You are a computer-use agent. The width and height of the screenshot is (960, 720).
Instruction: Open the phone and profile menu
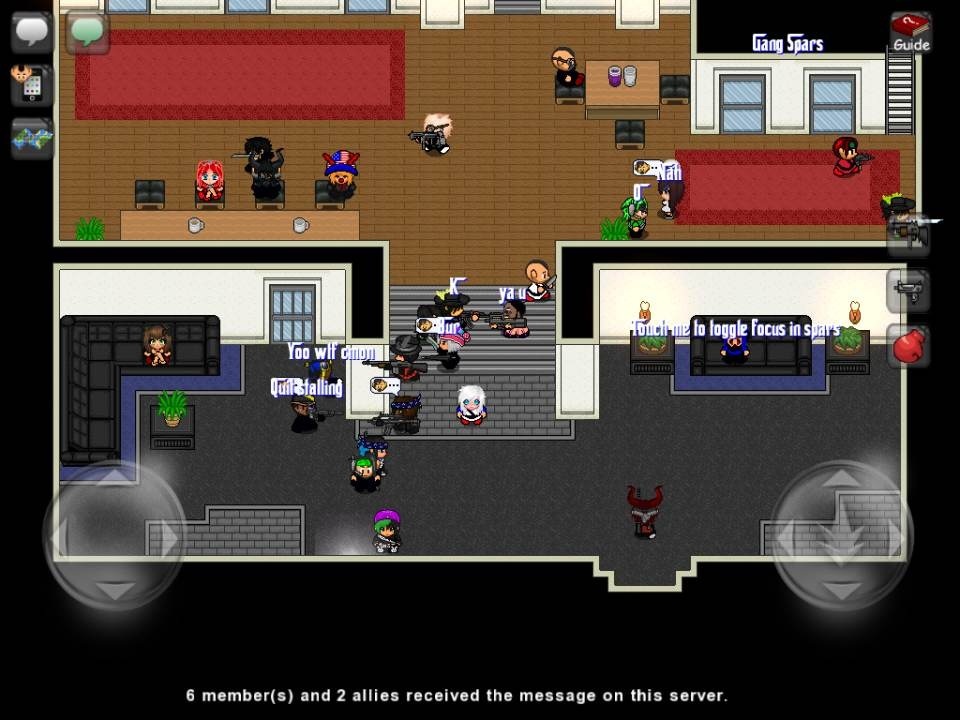coord(31,84)
